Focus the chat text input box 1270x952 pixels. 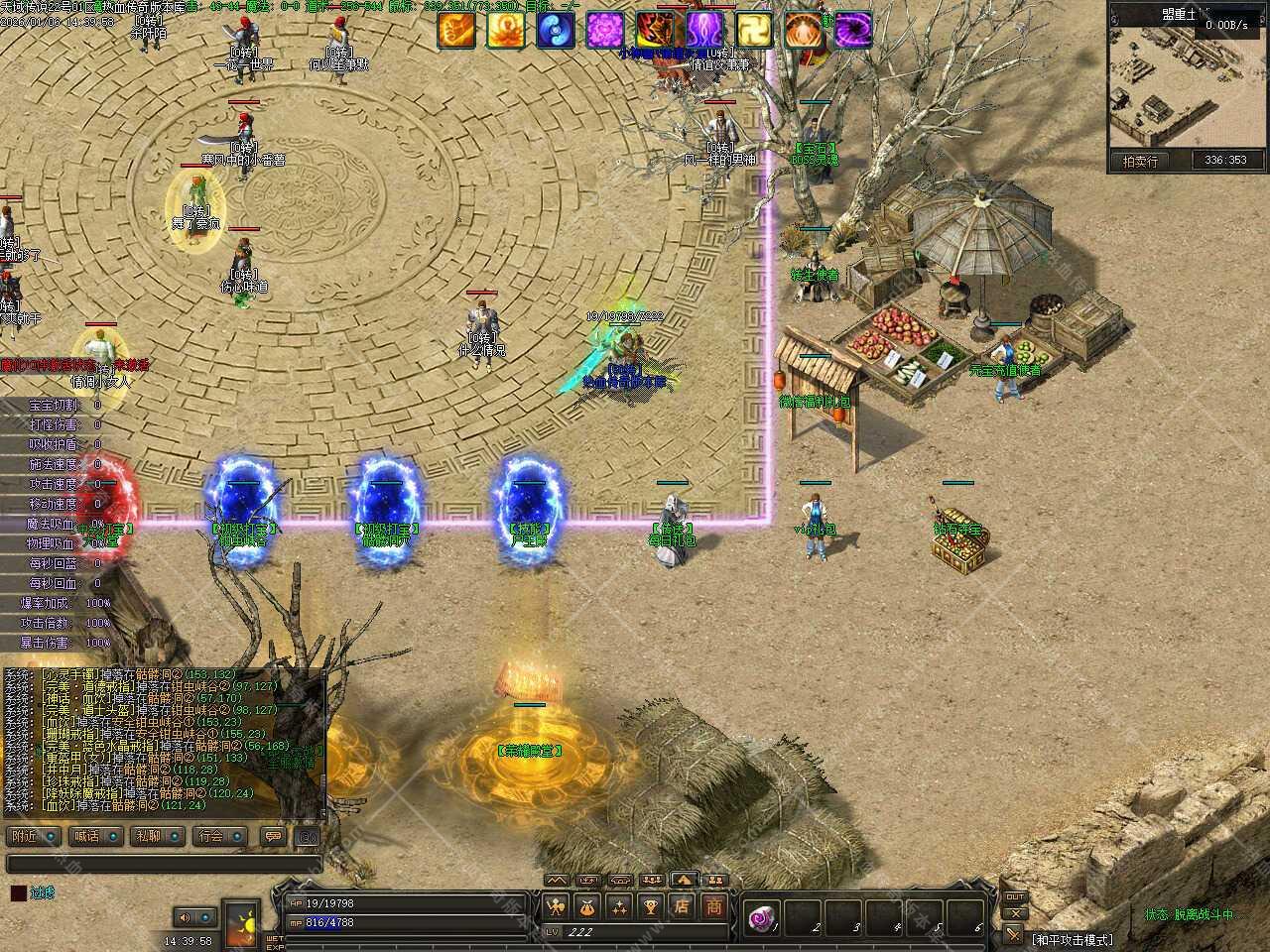tap(164, 864)
